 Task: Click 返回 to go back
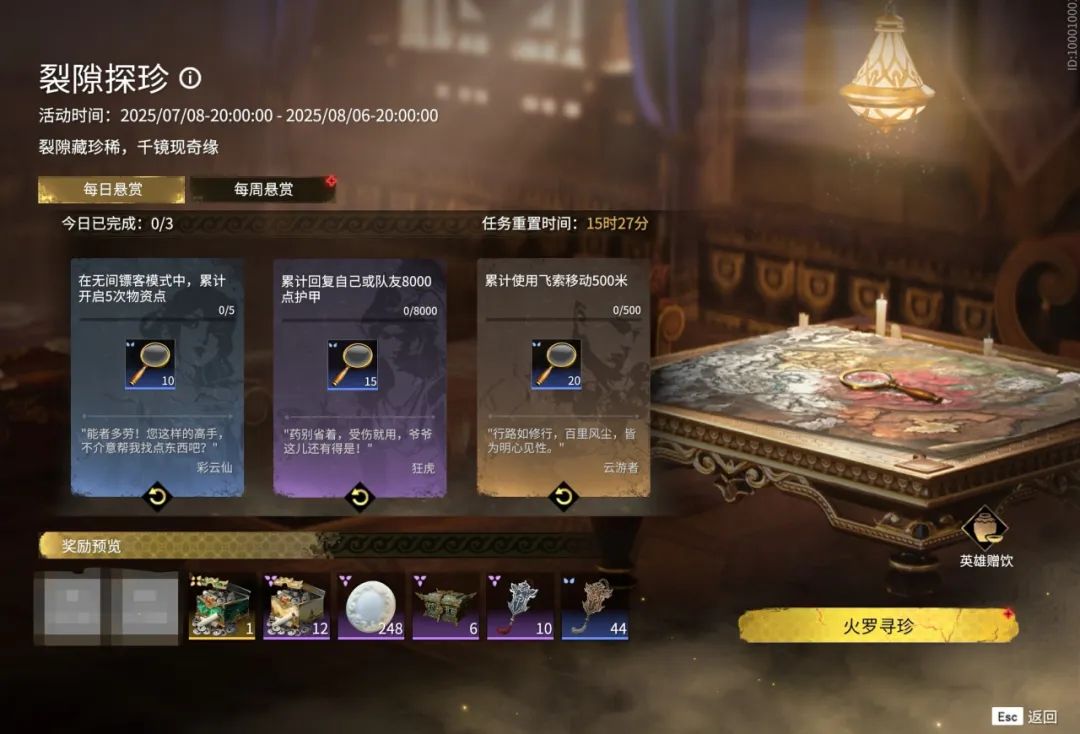pyautogui.click(x=1025, y=716)
